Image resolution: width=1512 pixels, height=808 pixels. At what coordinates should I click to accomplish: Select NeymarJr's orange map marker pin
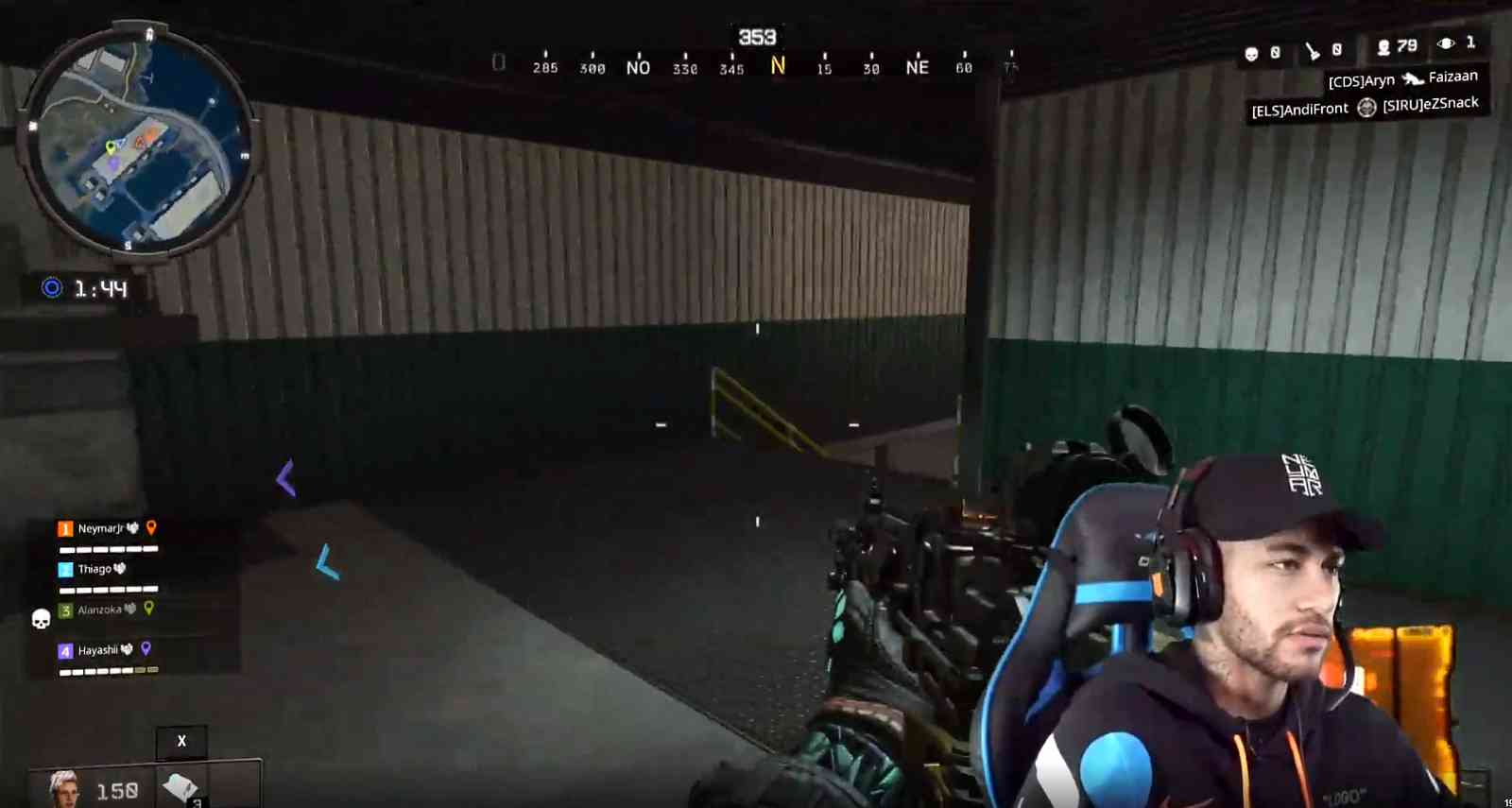click(x=151, y=529)
